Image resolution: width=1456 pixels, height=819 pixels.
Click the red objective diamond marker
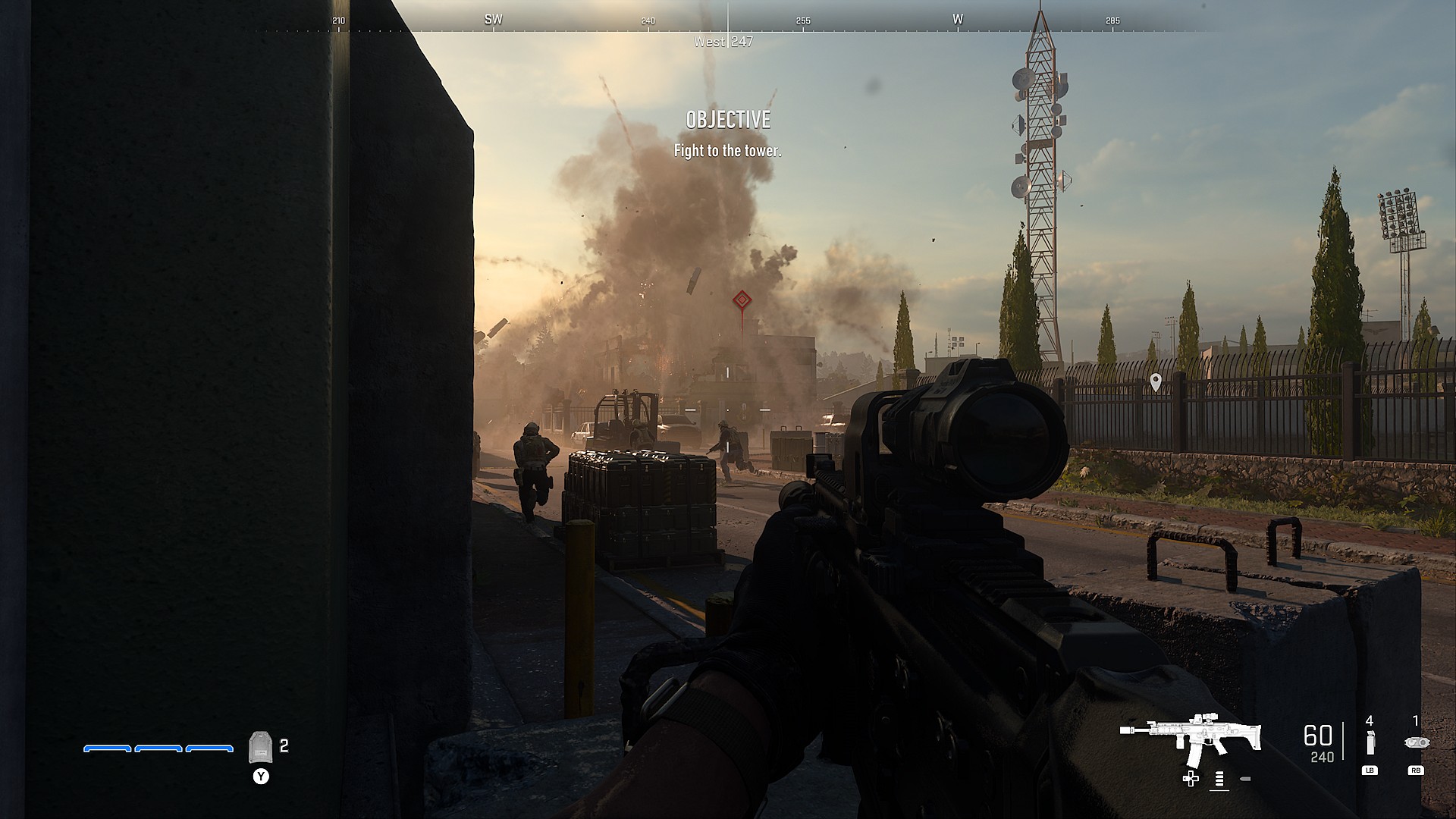pos(741,301)
